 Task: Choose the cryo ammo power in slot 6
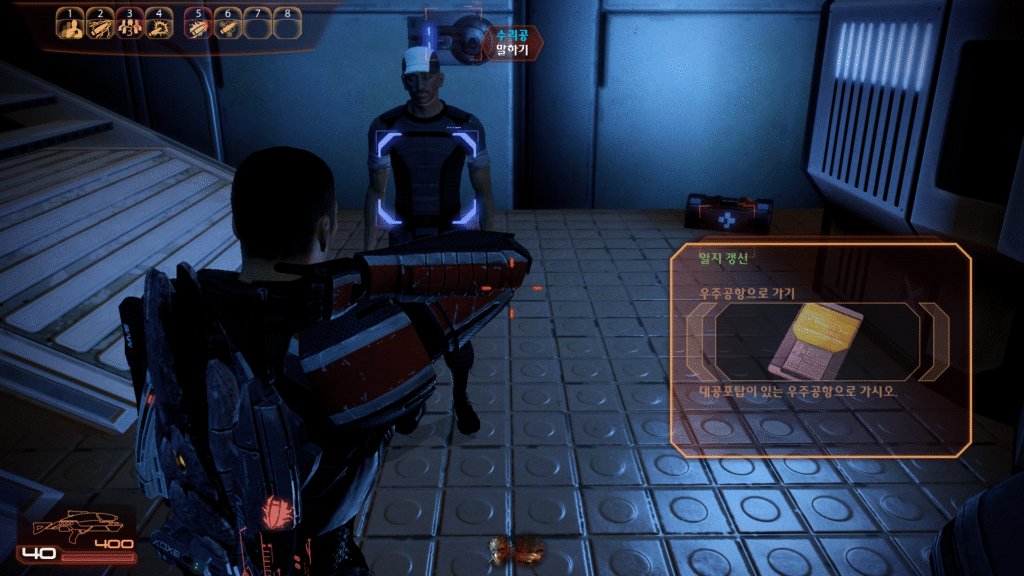tap(228, 27)
